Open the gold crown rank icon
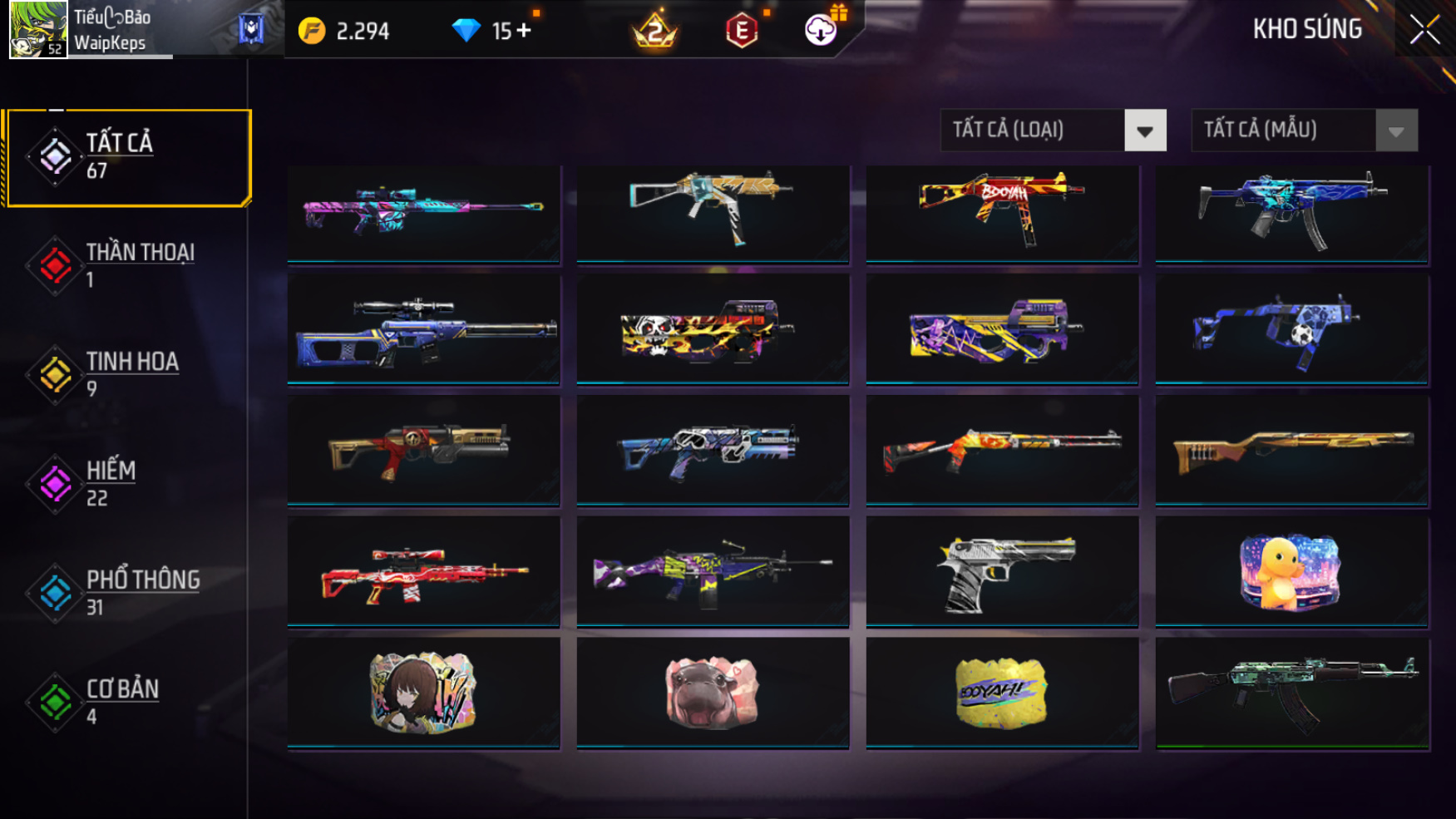The image size is (1456, 819). point(655,31)
